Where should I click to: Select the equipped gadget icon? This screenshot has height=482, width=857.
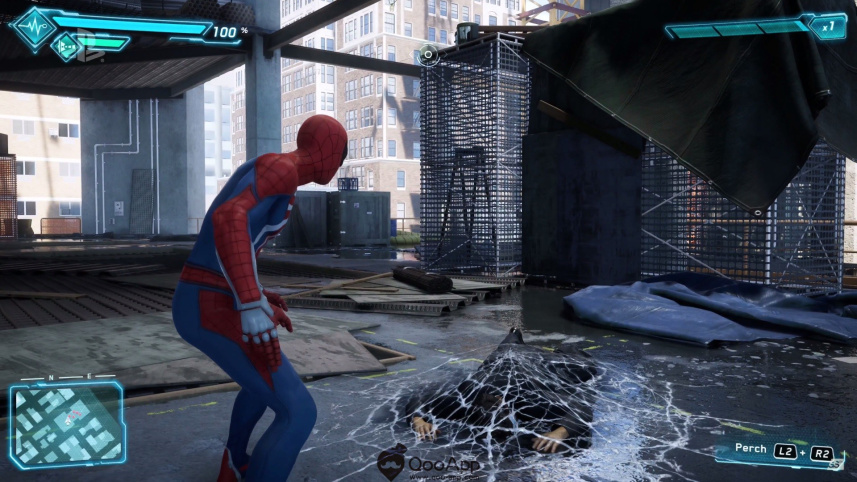point(67,45)
